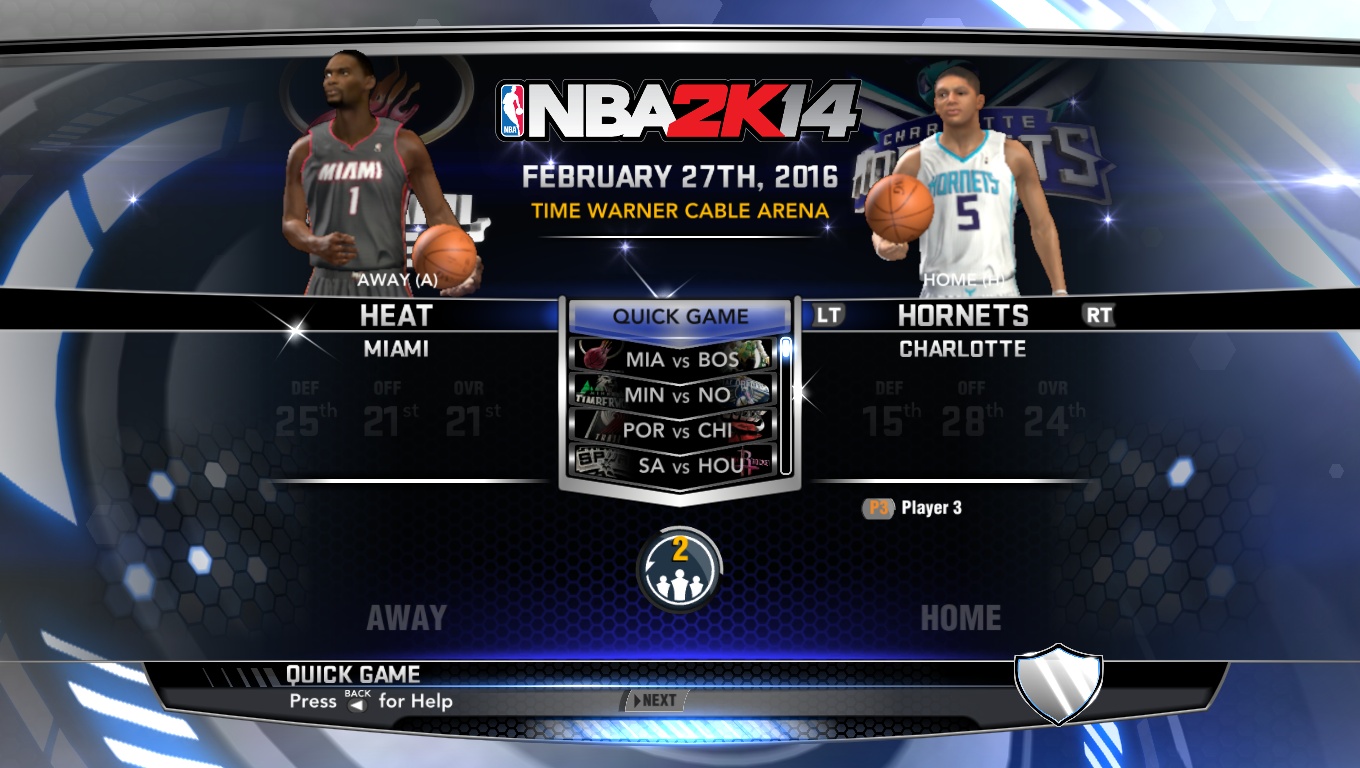Switch to the HOME team side
This screenshot has width=1360, height=768.
point(962,617)
